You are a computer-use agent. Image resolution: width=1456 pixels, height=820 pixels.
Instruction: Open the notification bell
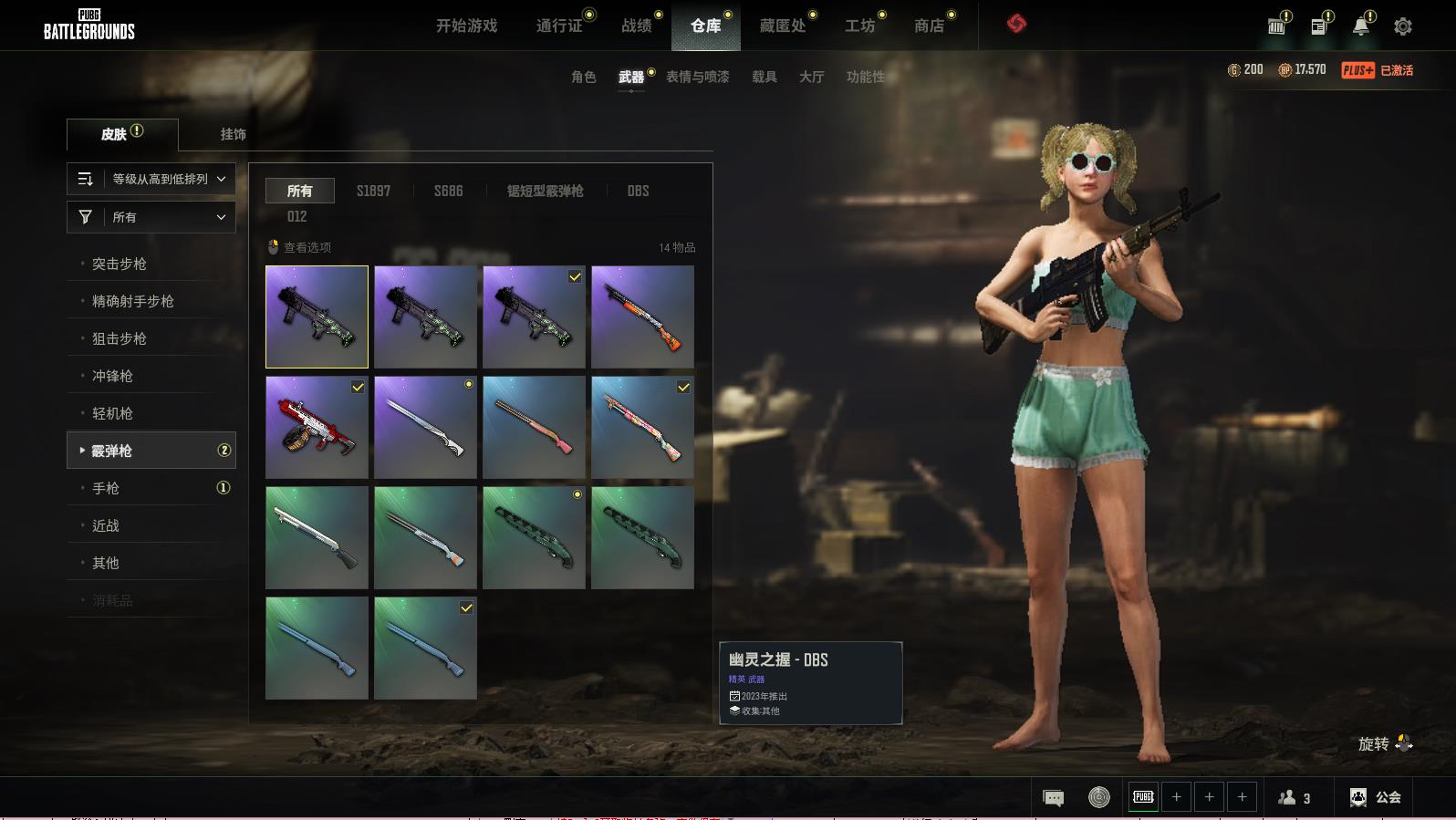coord(1360,26)
